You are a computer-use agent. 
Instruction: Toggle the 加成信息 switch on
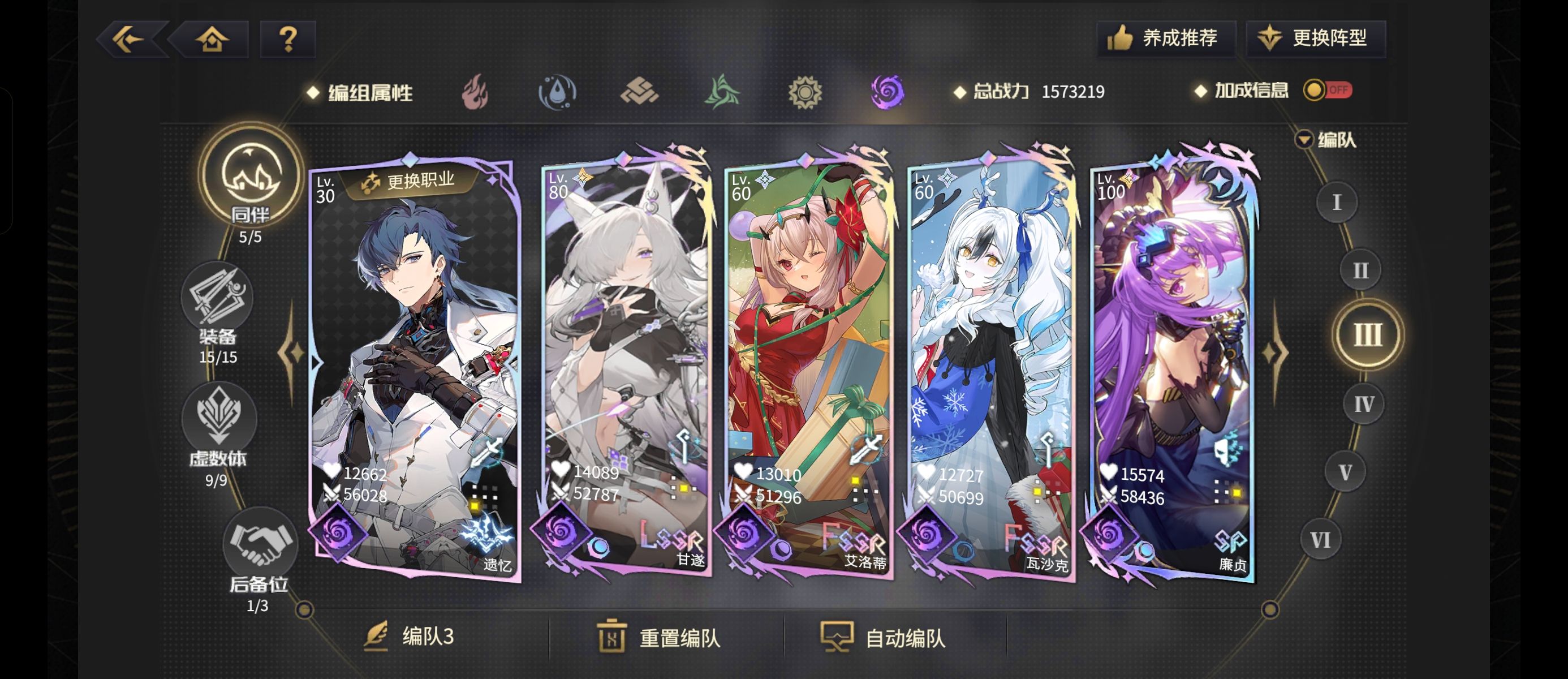pyautogui.click(x=1327, y=90)
